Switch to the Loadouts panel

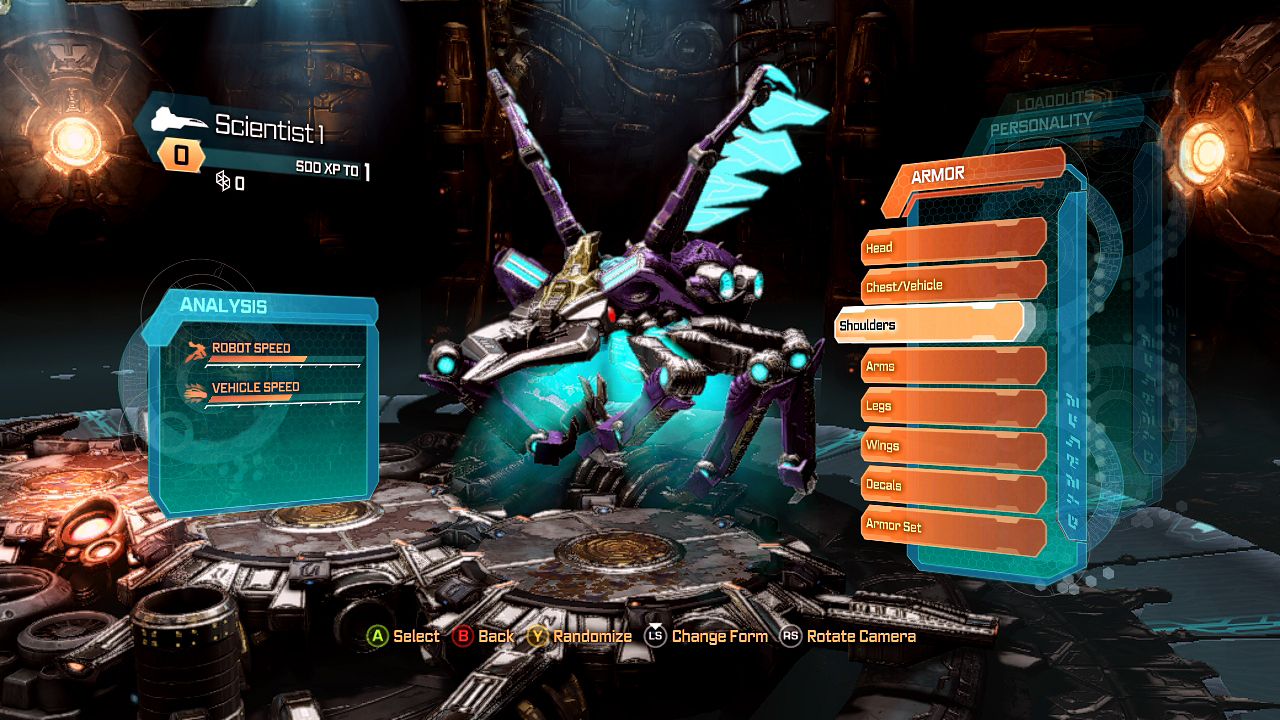pyautogui.click(x=1062, y=102)
